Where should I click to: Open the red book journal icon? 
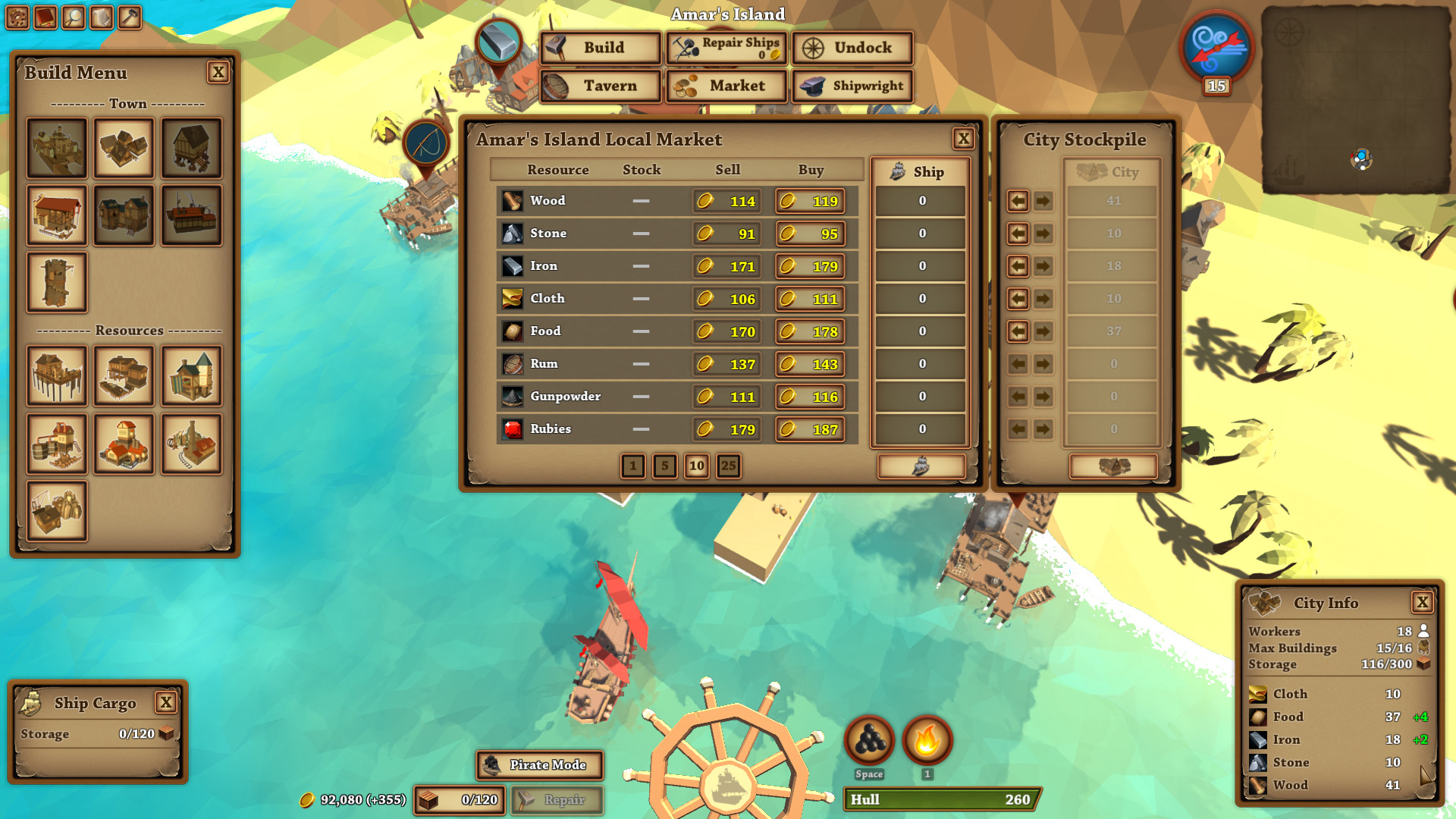(x=45, y=17)
